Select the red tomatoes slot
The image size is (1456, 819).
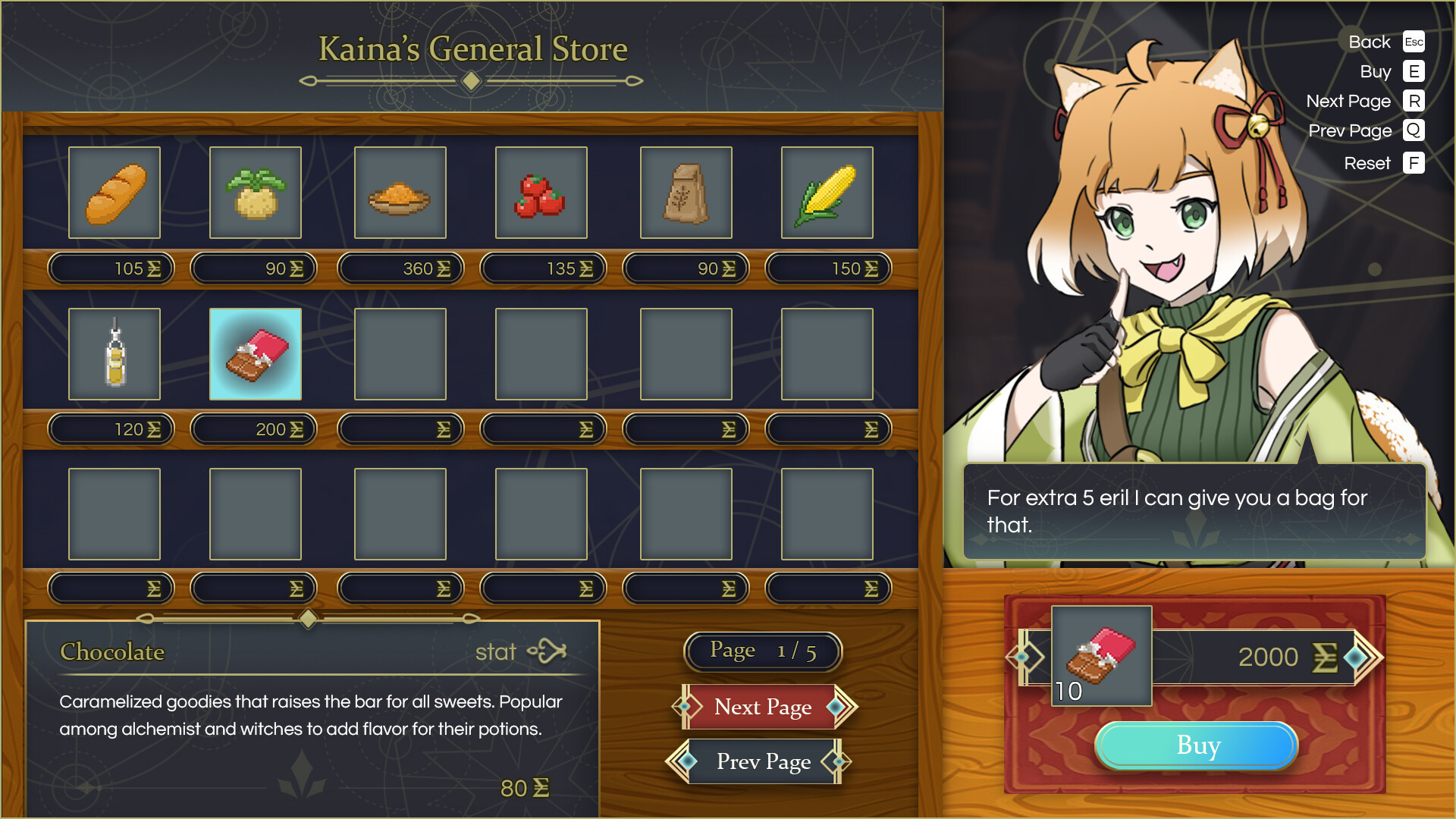(x=541, y=193)
